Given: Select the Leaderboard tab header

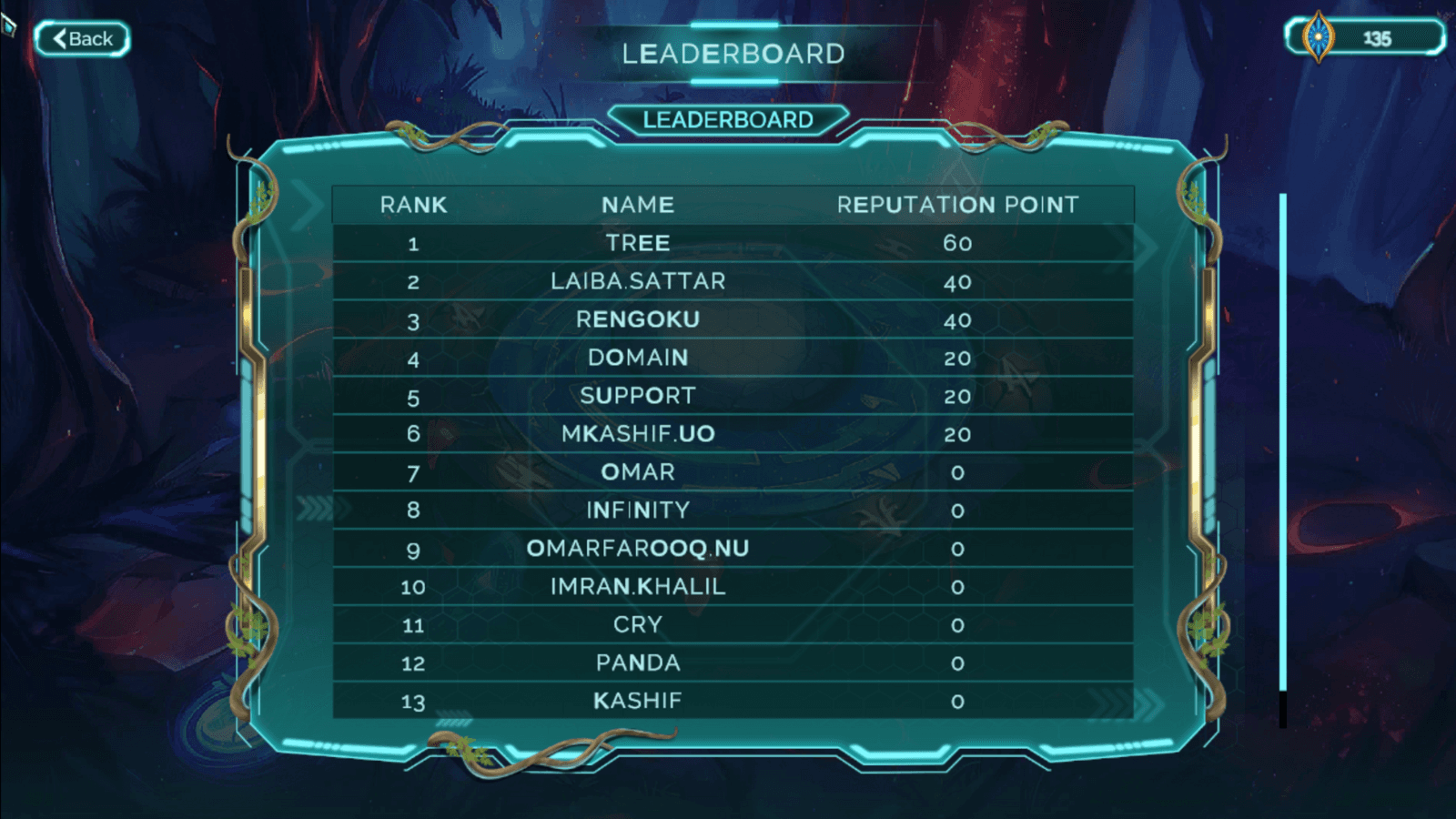Looking at the screenshot, I should [x=728, y=120].
